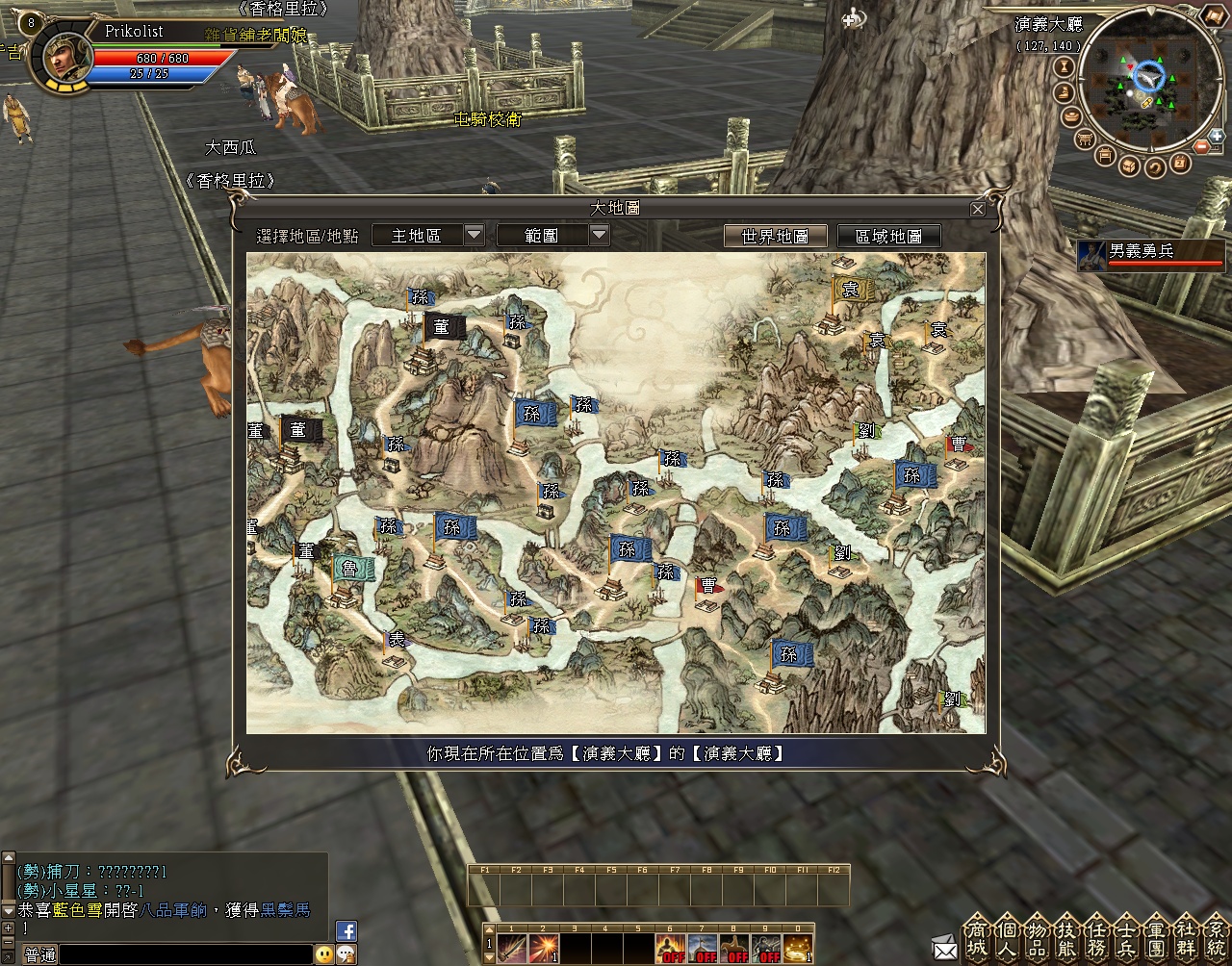This screenshot has height=966, width=1232.
Task: Open the calendar icon below the minimap
Action: tap(1179, 165)
